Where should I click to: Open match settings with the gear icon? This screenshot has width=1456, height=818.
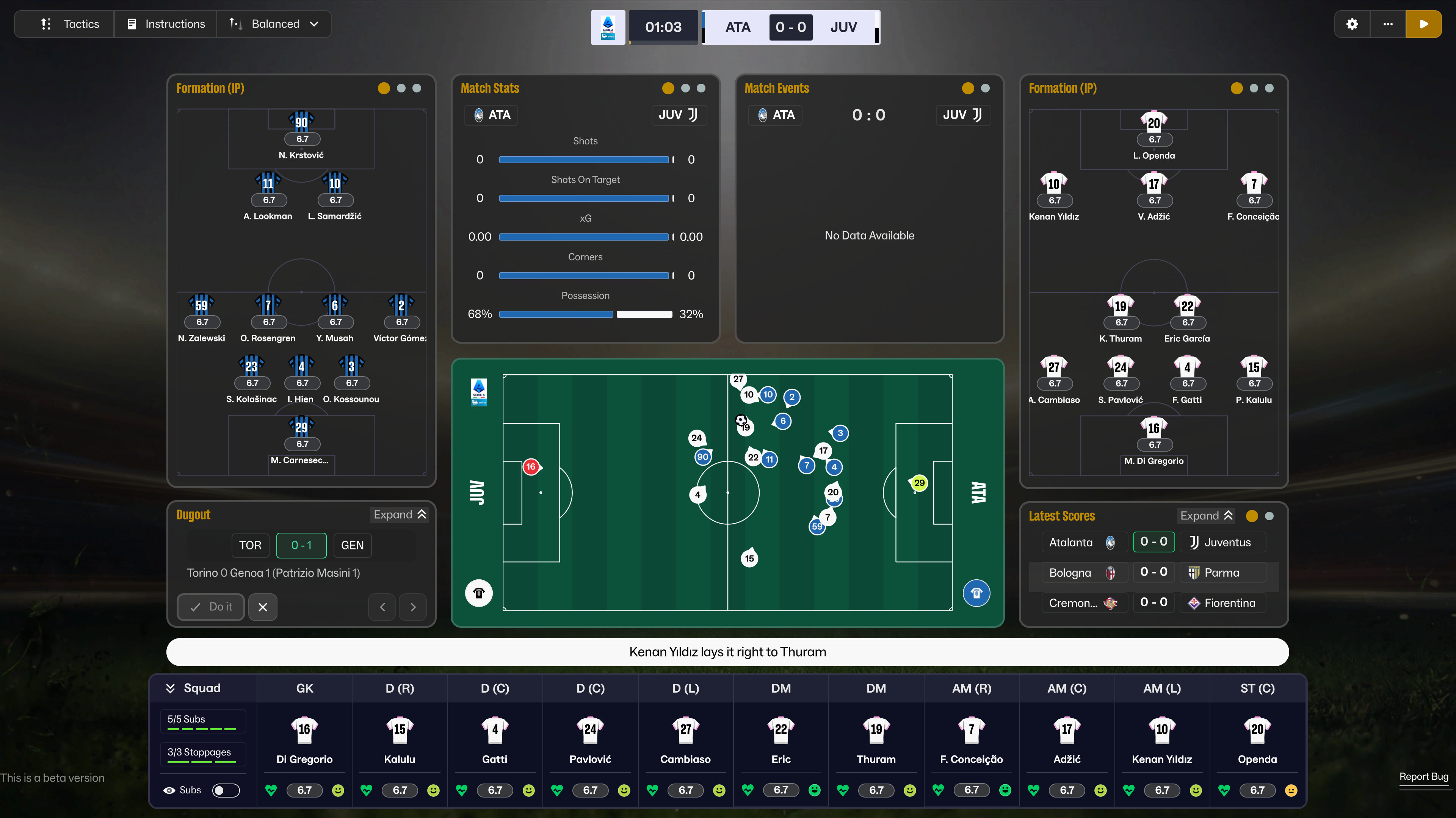[1352, 24]
